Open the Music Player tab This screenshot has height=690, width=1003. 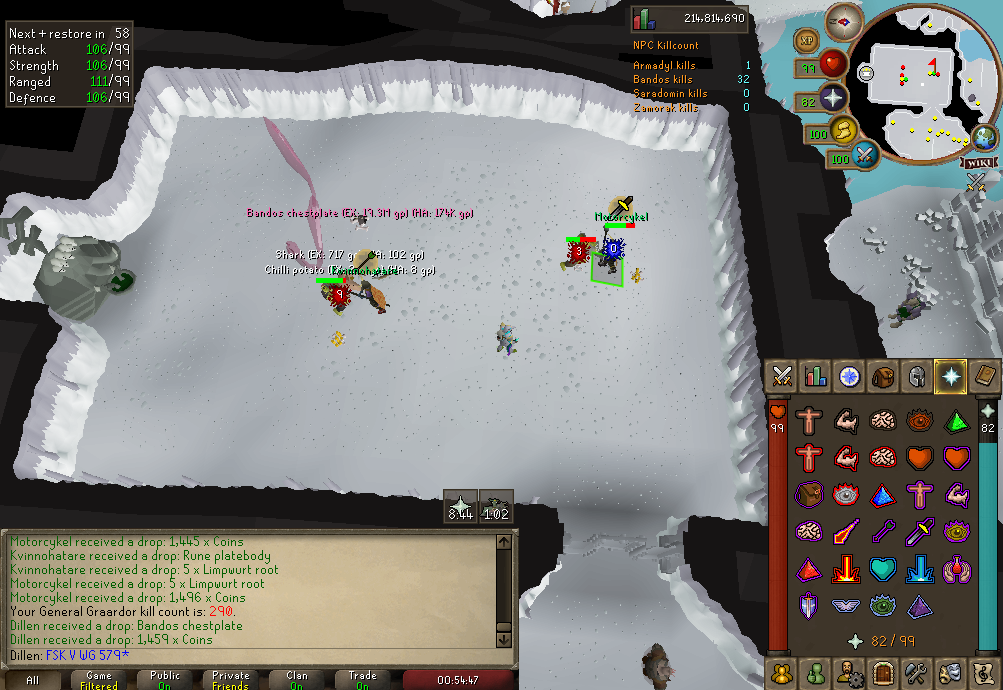point(983,671)
